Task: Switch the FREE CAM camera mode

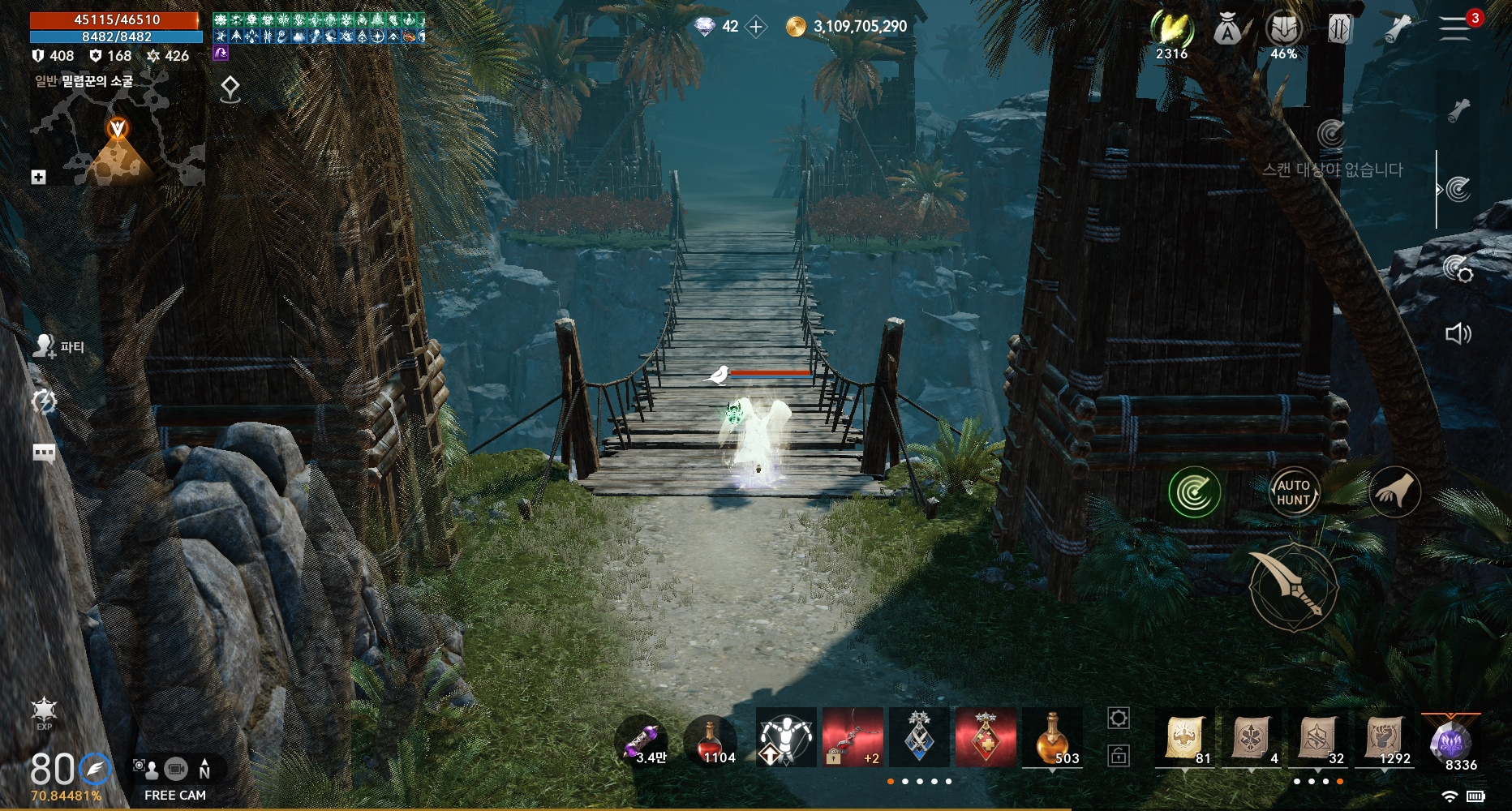Action: coord(175,779)
